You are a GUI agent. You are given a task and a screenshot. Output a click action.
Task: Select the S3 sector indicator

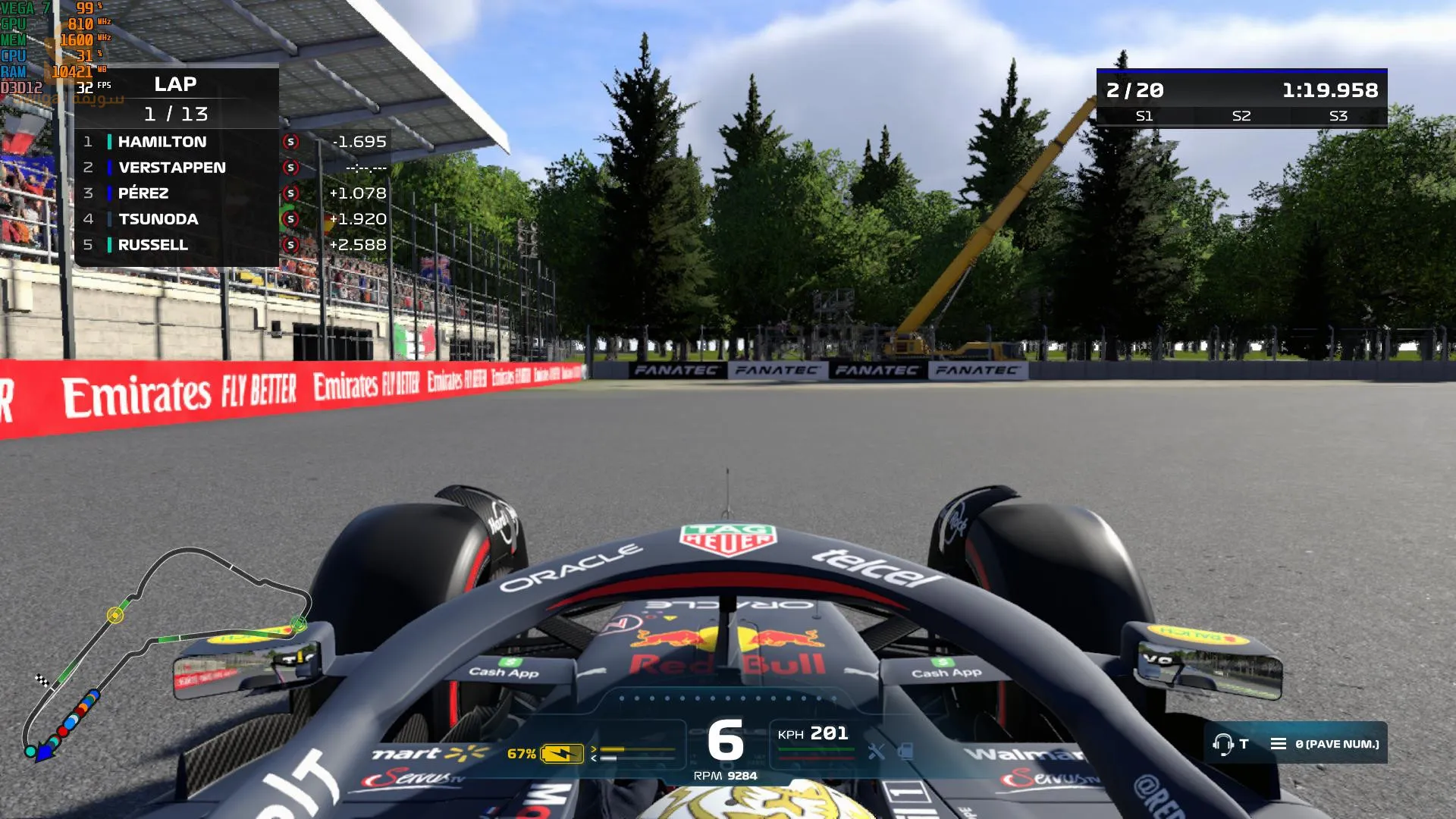pos(1338,116)
